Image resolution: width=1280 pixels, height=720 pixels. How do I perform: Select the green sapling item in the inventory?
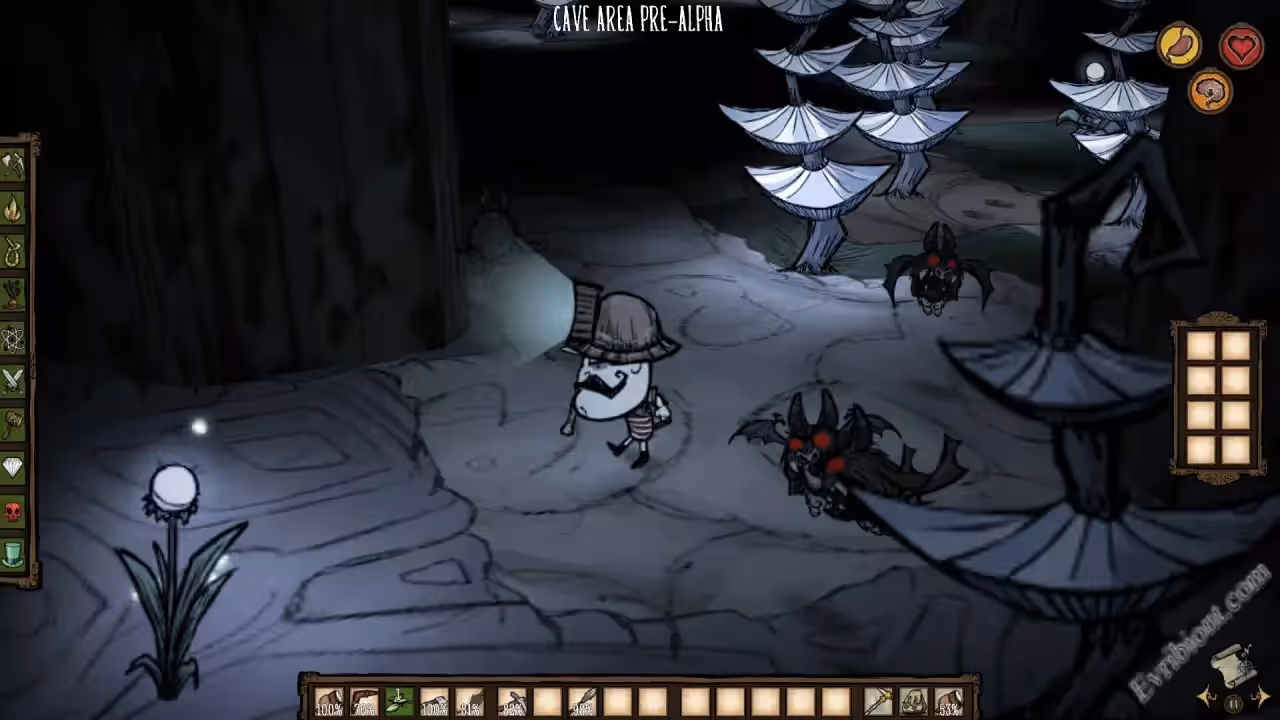(x=400, y=702)
